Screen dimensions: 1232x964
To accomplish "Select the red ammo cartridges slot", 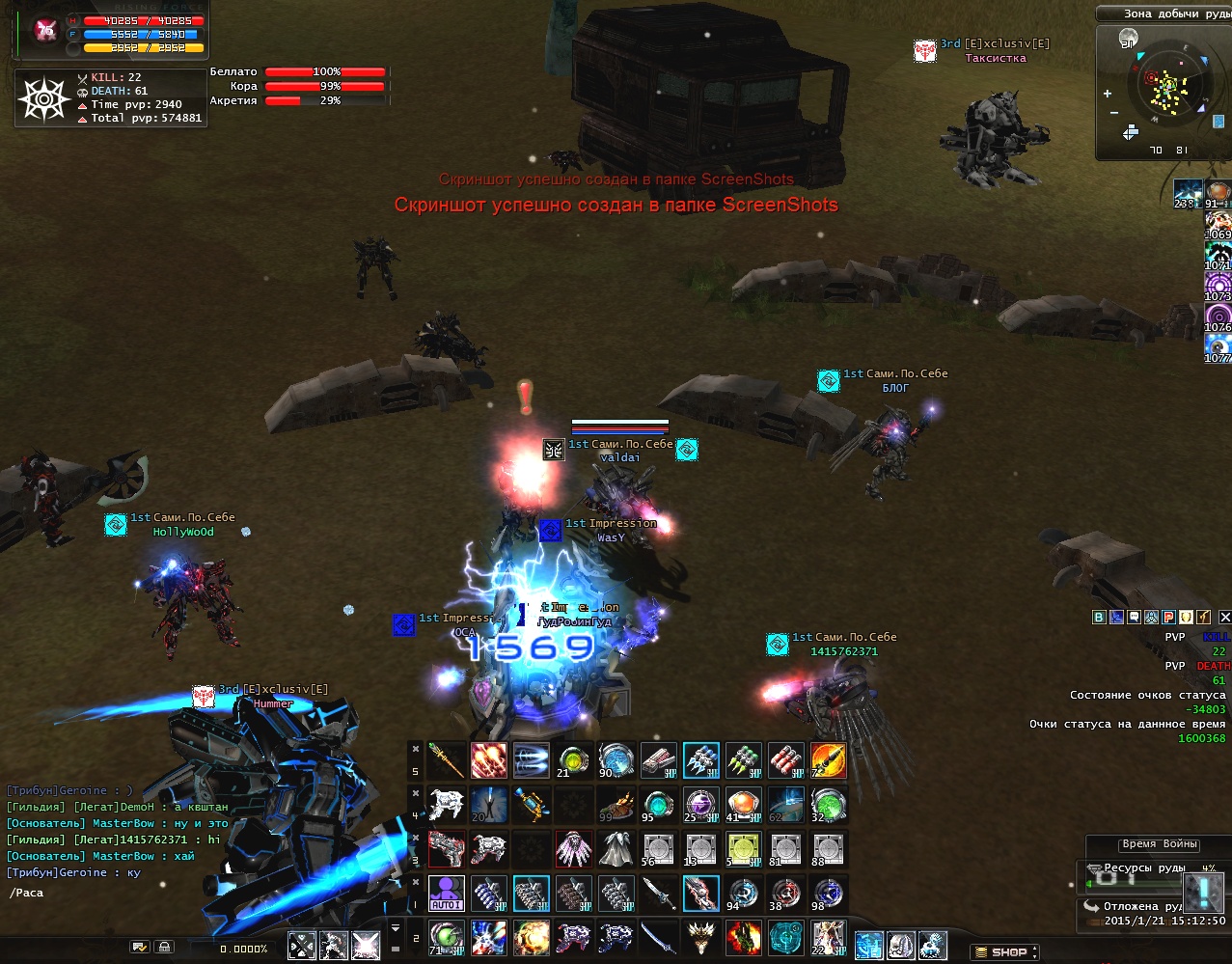I will 785,760.
